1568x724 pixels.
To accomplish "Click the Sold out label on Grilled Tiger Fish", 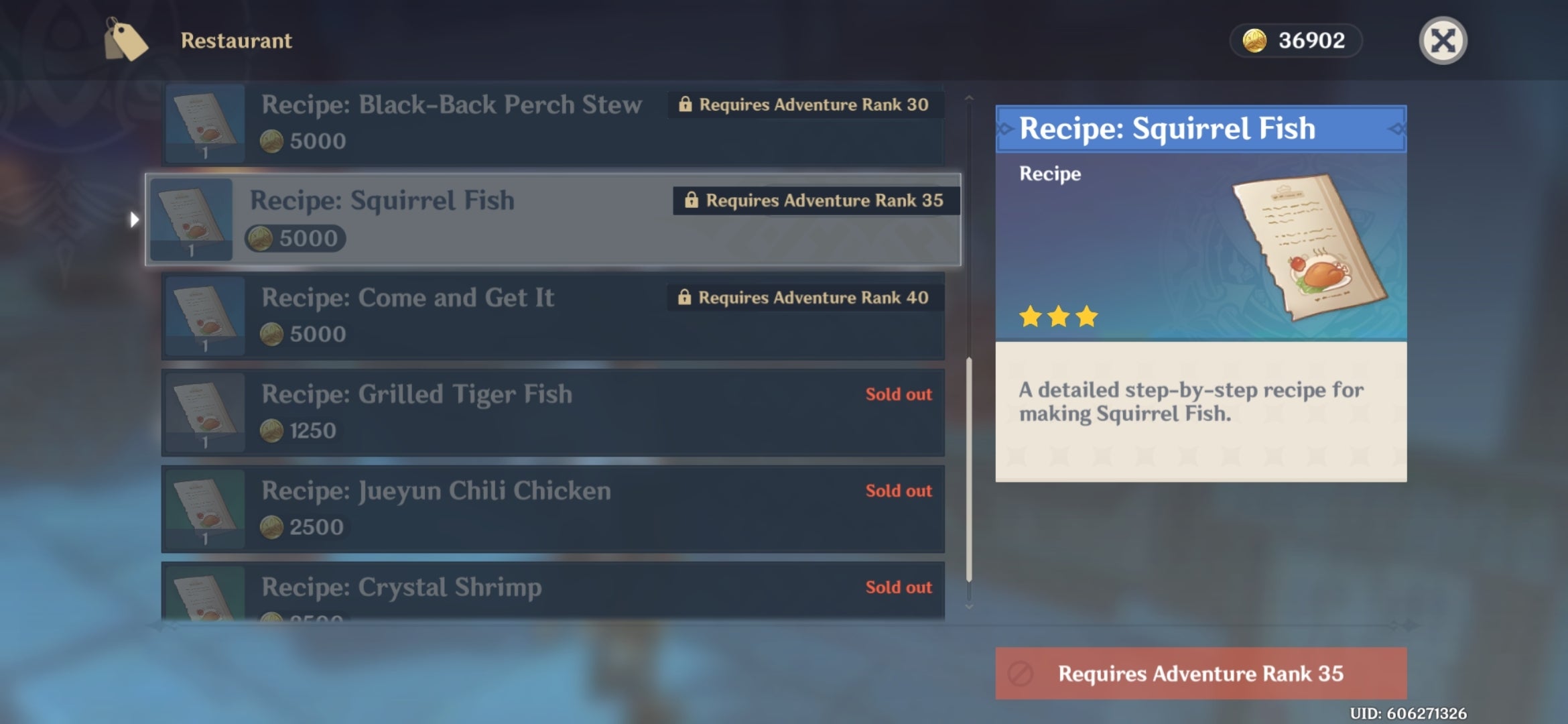I will [x=897, y=395].
